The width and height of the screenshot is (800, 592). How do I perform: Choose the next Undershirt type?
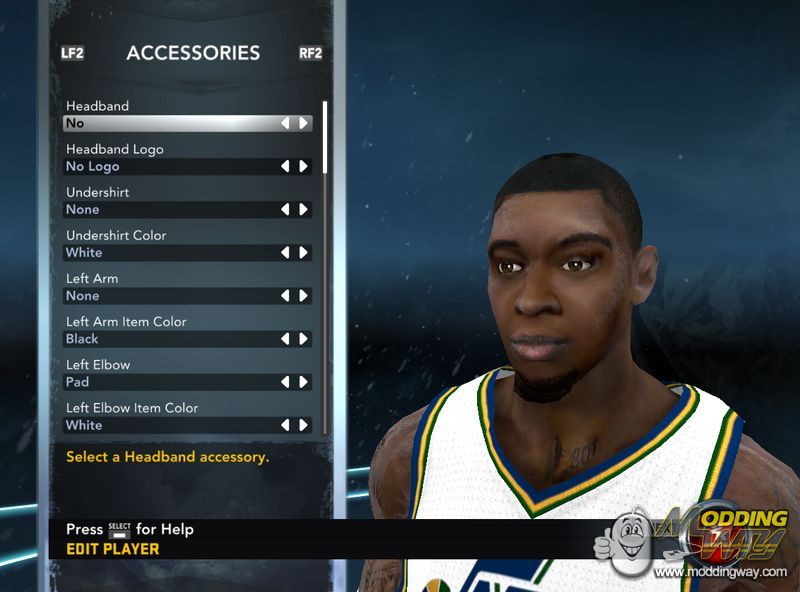pyautogui.click(x=303, y=210)
